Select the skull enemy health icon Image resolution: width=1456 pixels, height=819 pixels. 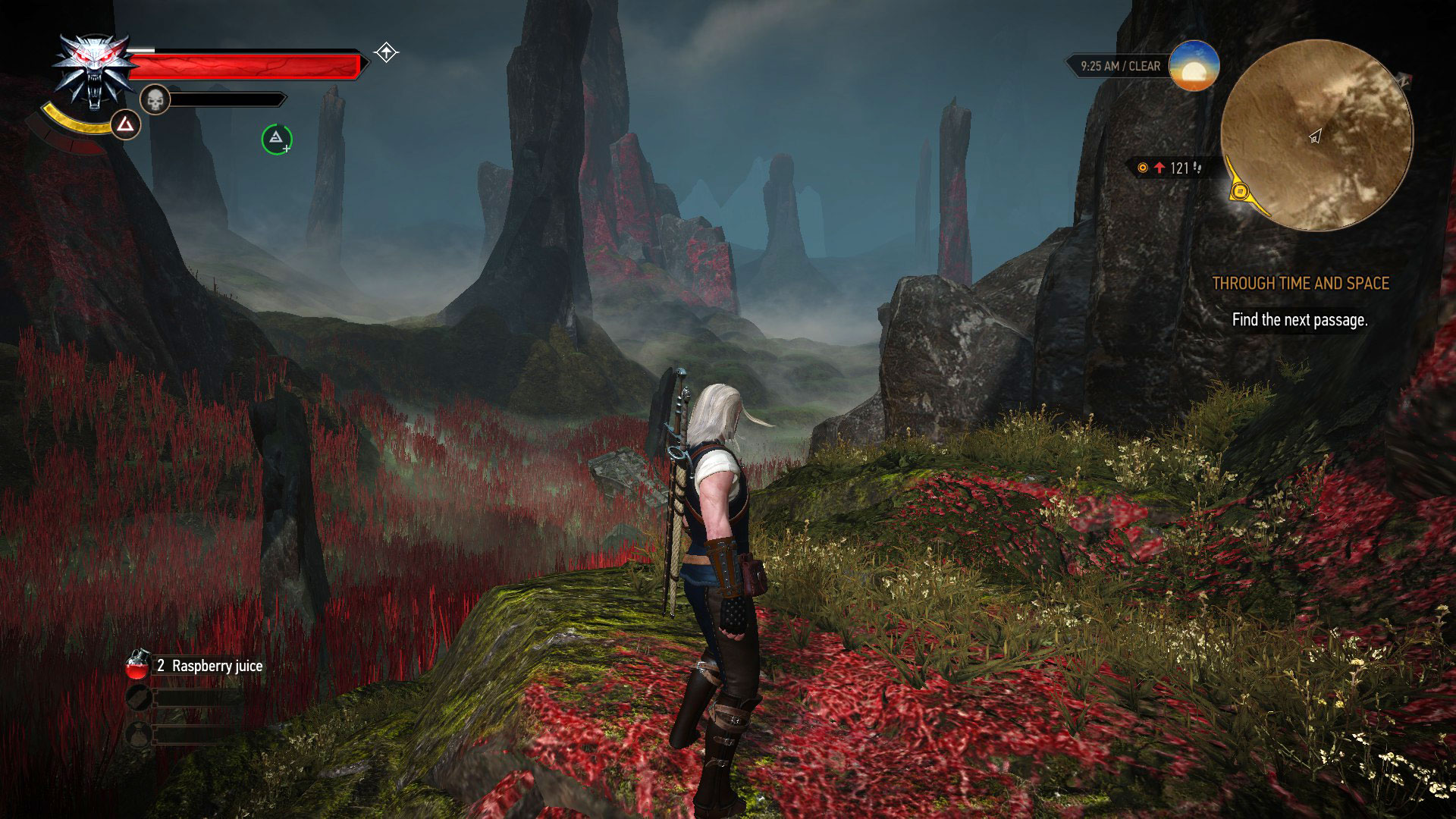point(155,100)
